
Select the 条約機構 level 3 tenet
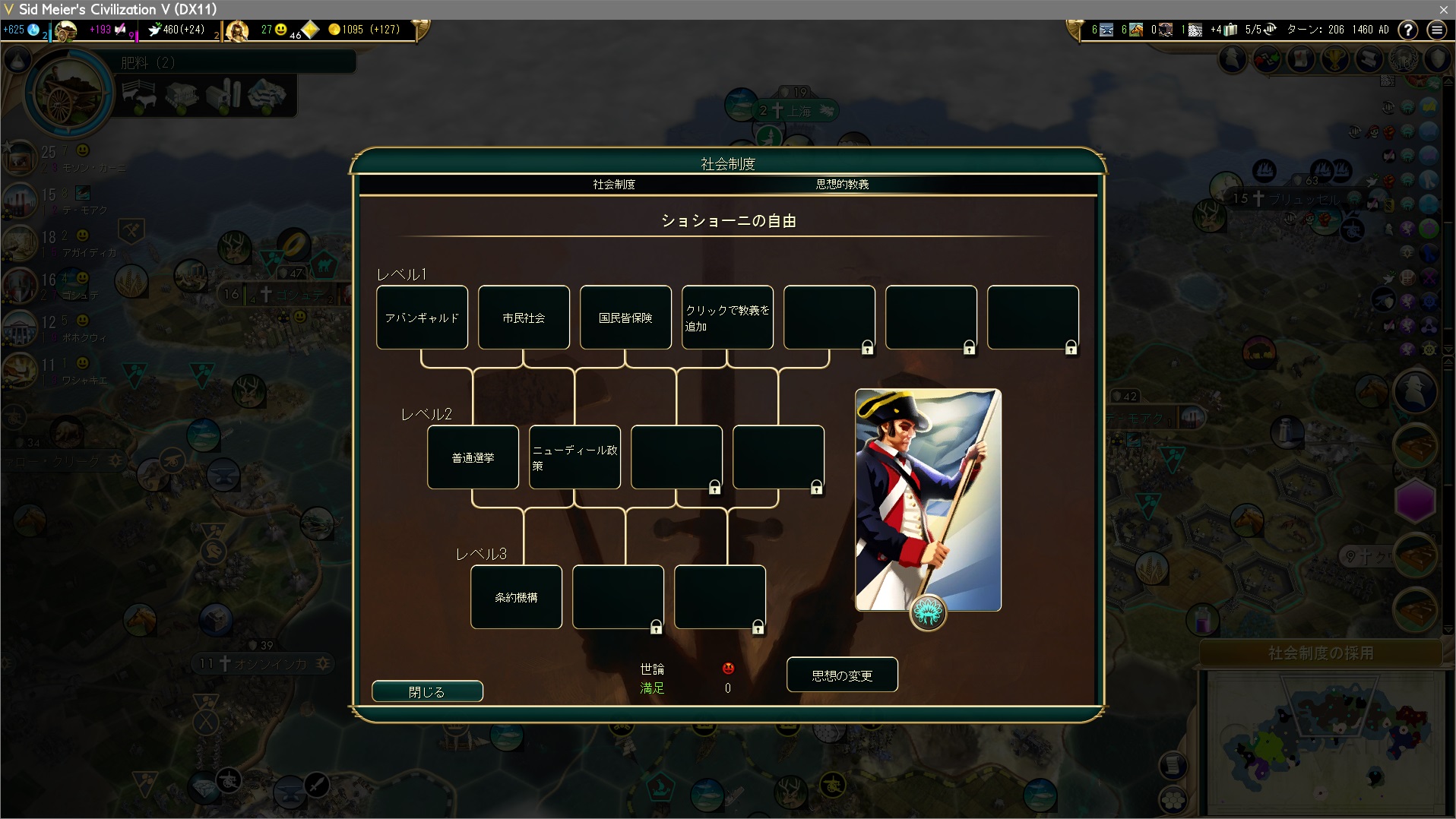tap(516, 597)
